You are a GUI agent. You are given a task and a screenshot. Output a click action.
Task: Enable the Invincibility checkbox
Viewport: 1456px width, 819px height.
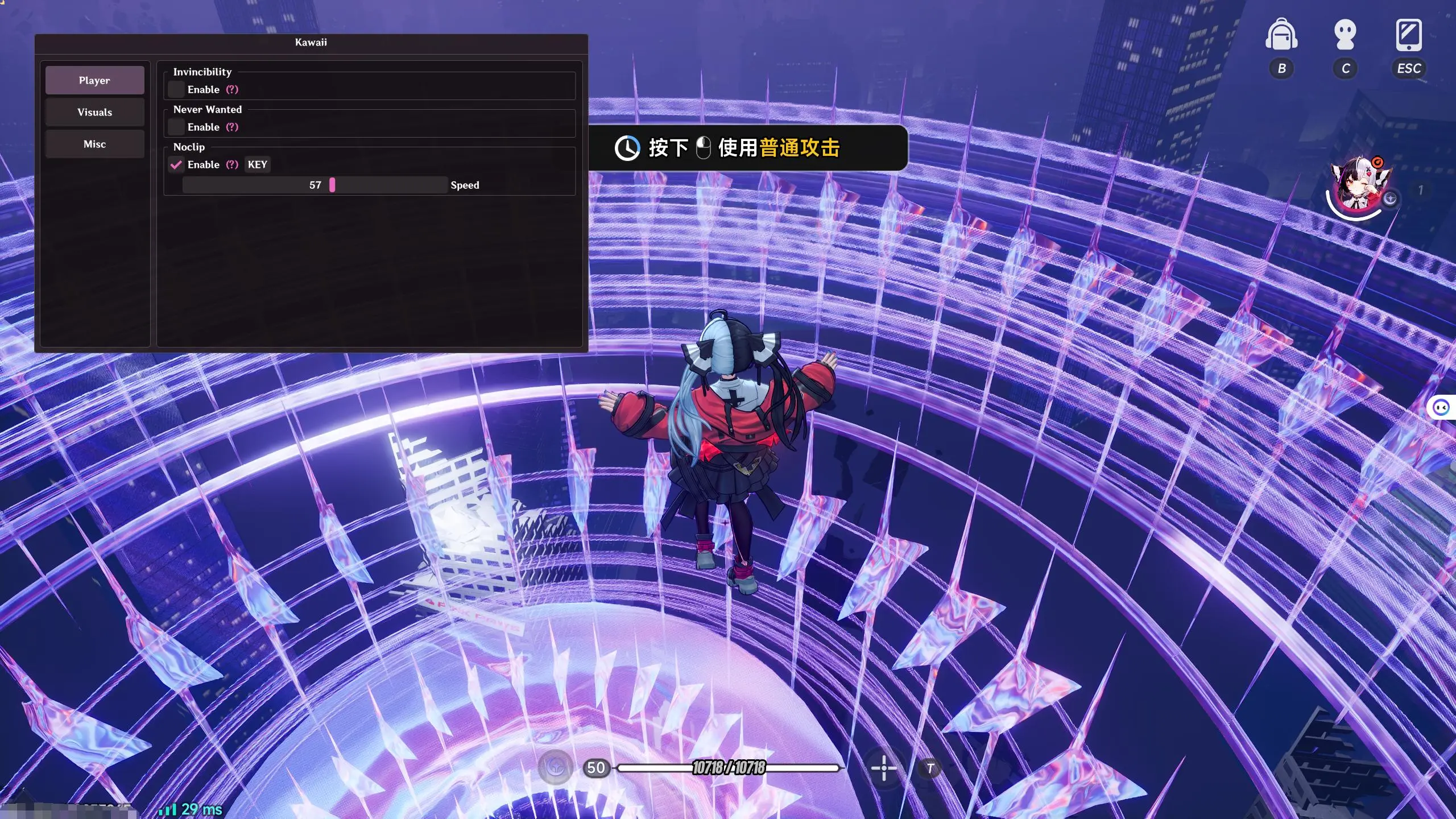pos(177,89)
